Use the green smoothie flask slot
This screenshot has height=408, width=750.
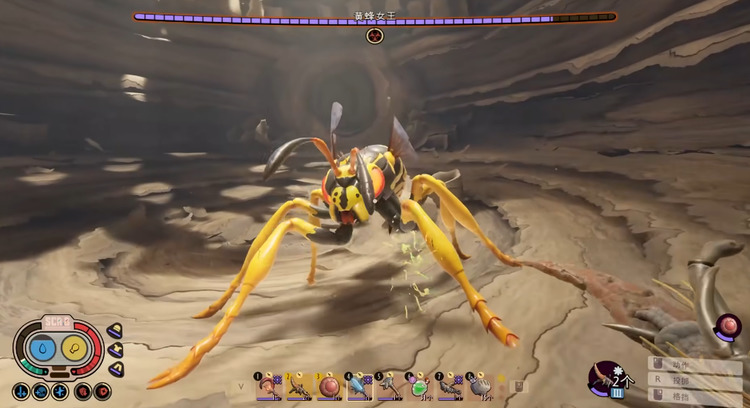coord(420,385)
